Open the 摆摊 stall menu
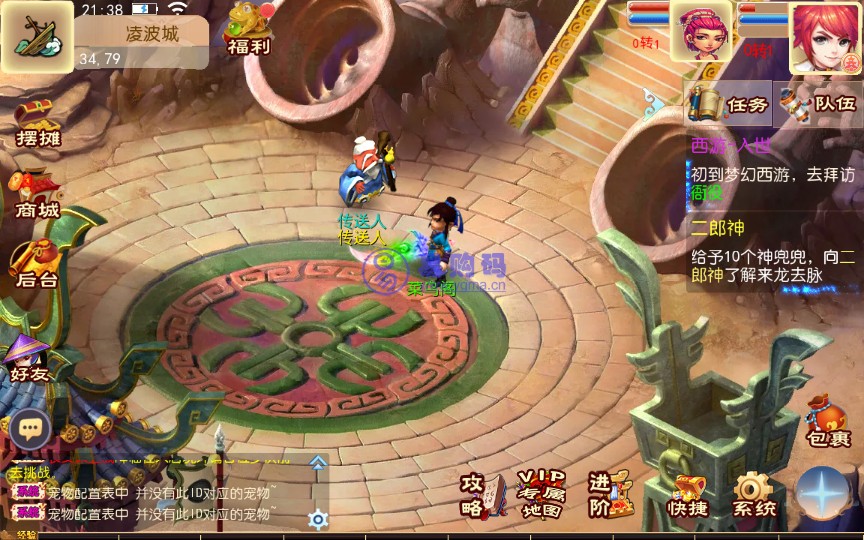 (x=38, y=125)
